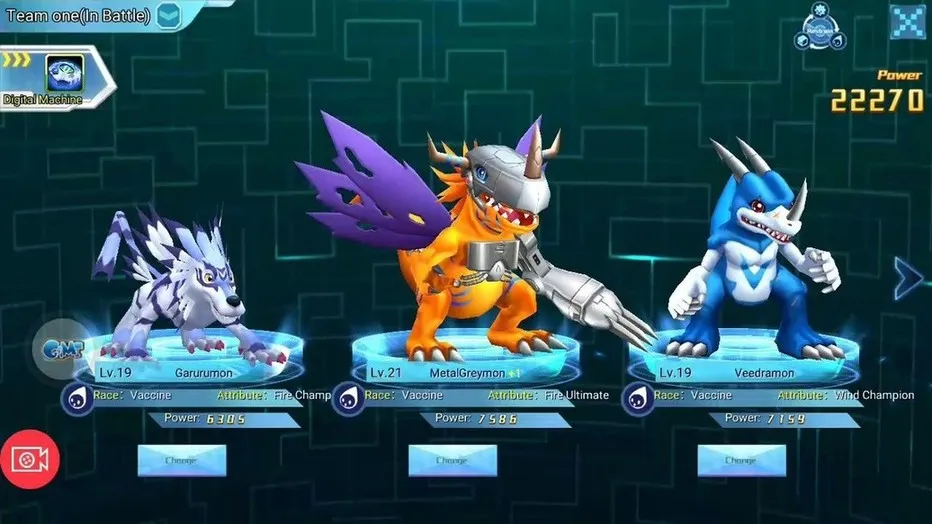Open the Digital Machine item
932x524 pixels.
click(62, 75)
